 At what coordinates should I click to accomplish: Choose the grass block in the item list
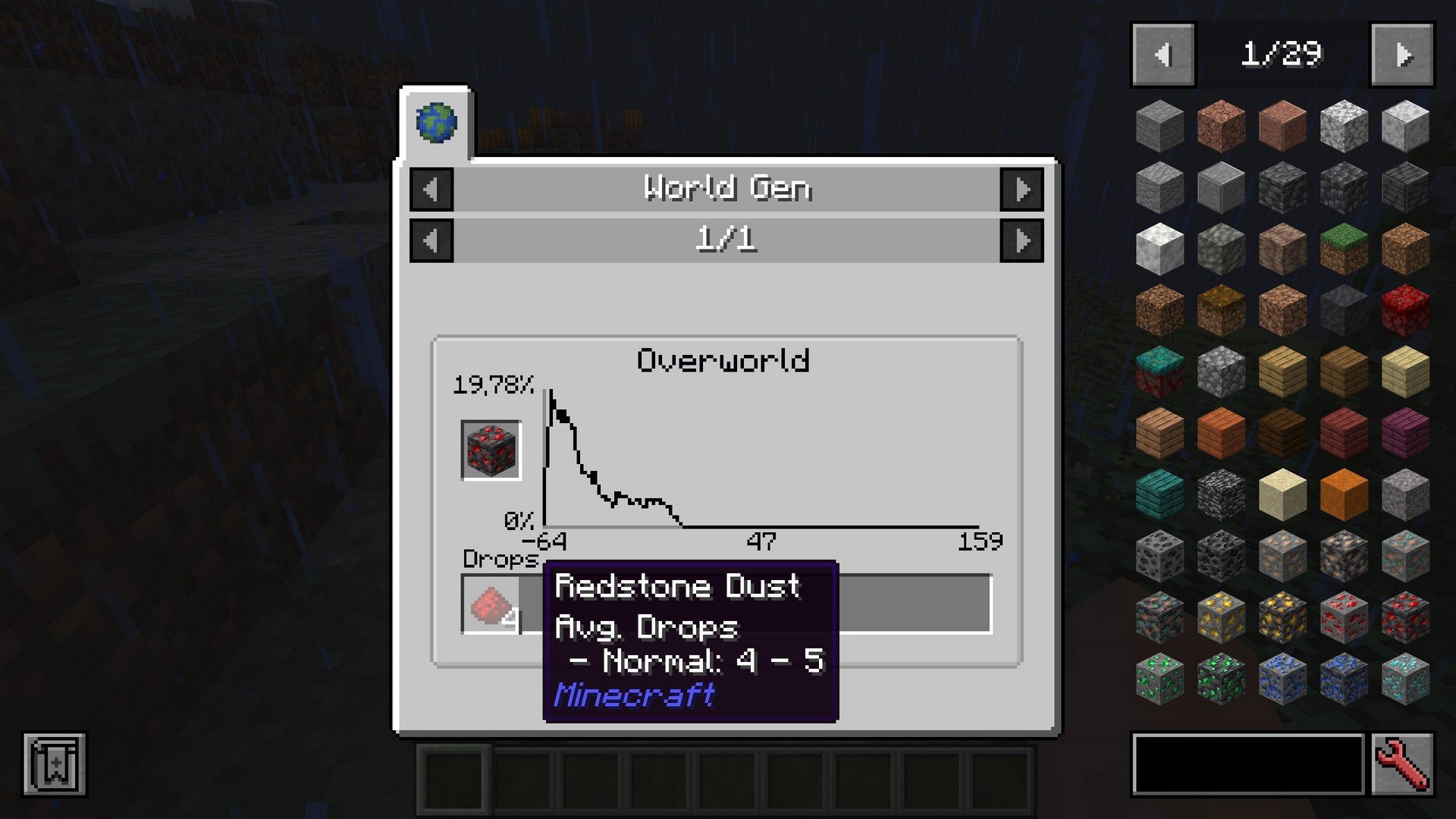1343,249
